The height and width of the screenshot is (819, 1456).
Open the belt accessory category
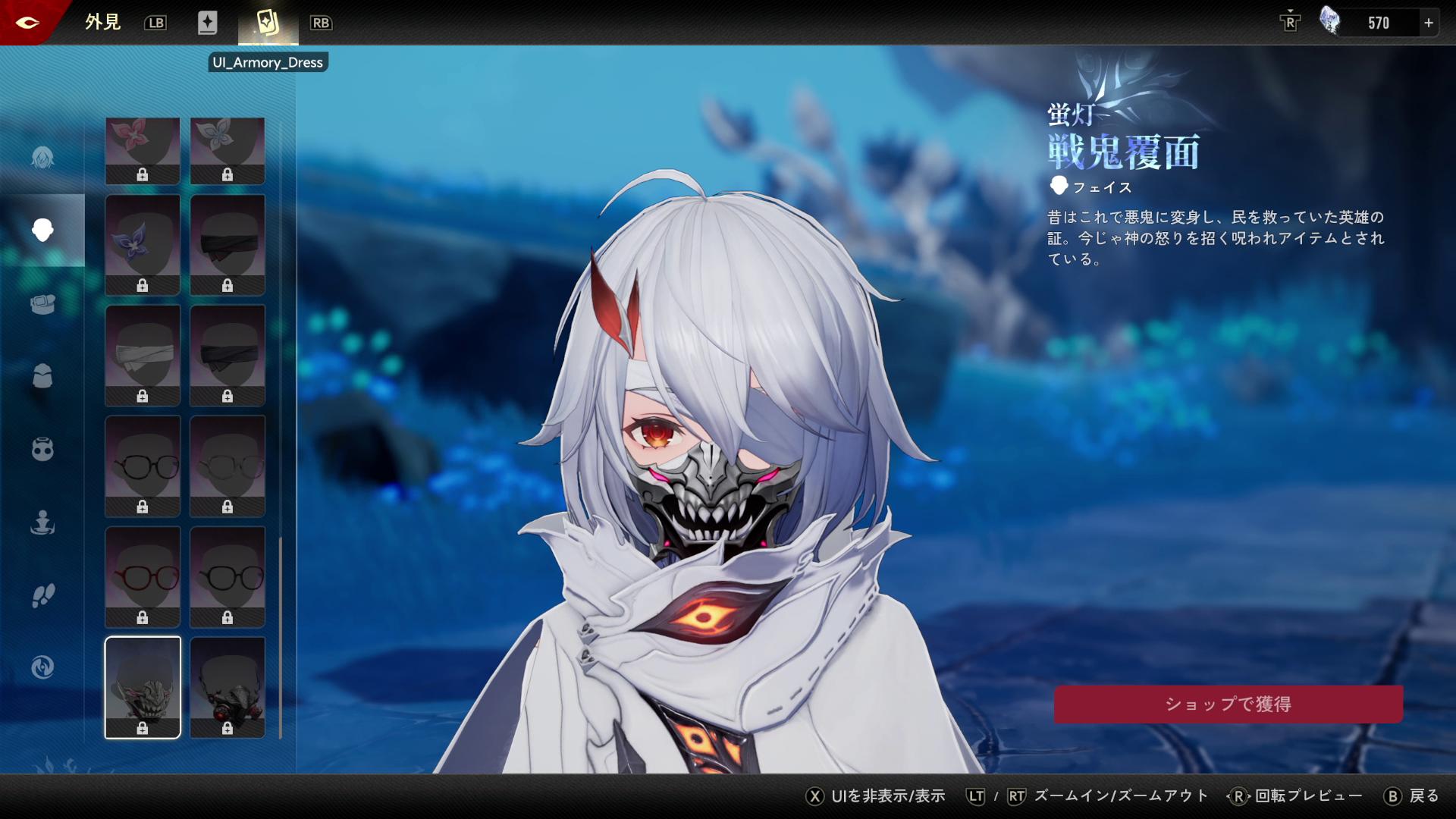point(42,303)
